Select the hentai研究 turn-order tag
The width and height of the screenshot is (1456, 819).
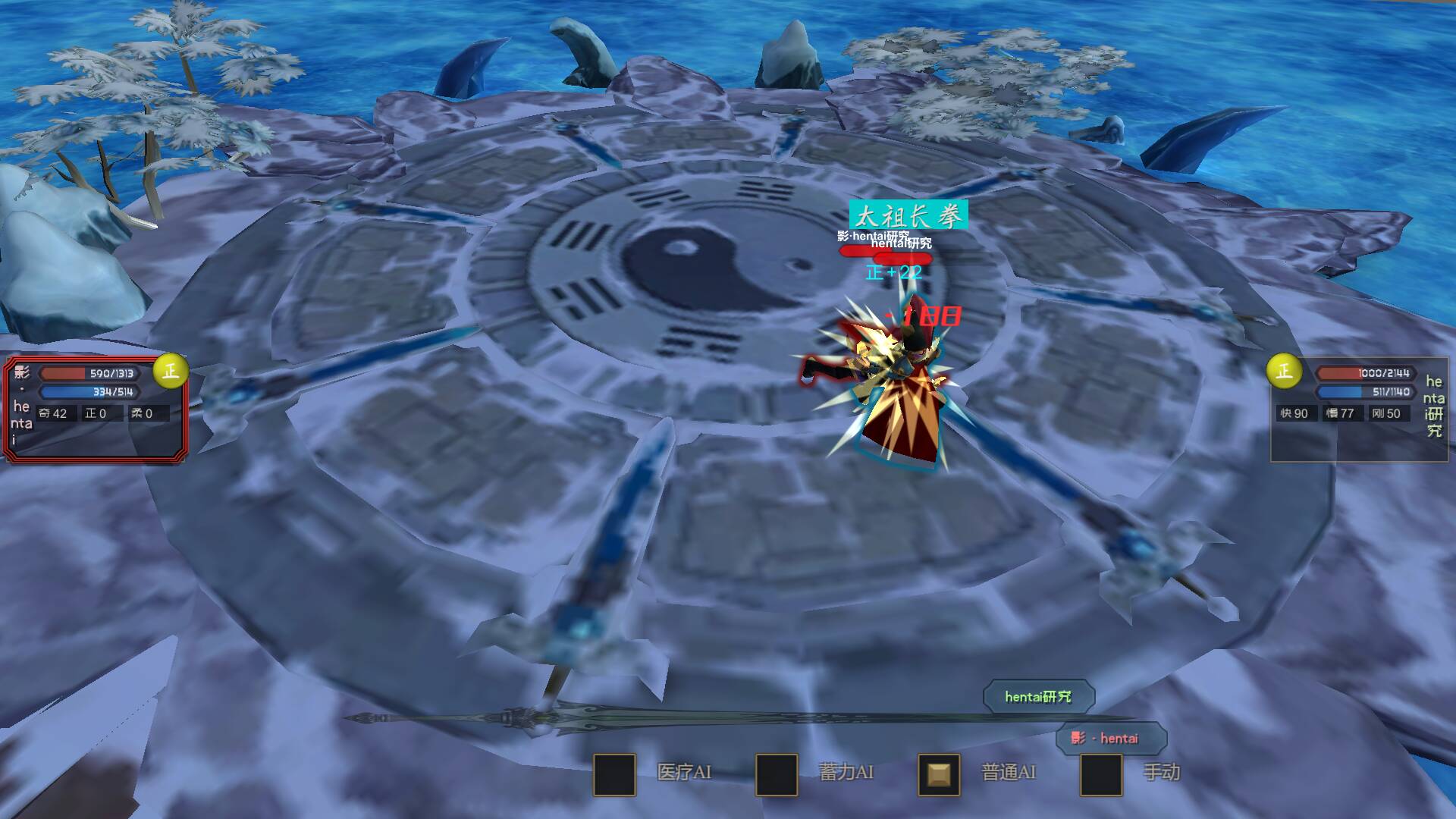(1038, 697)
